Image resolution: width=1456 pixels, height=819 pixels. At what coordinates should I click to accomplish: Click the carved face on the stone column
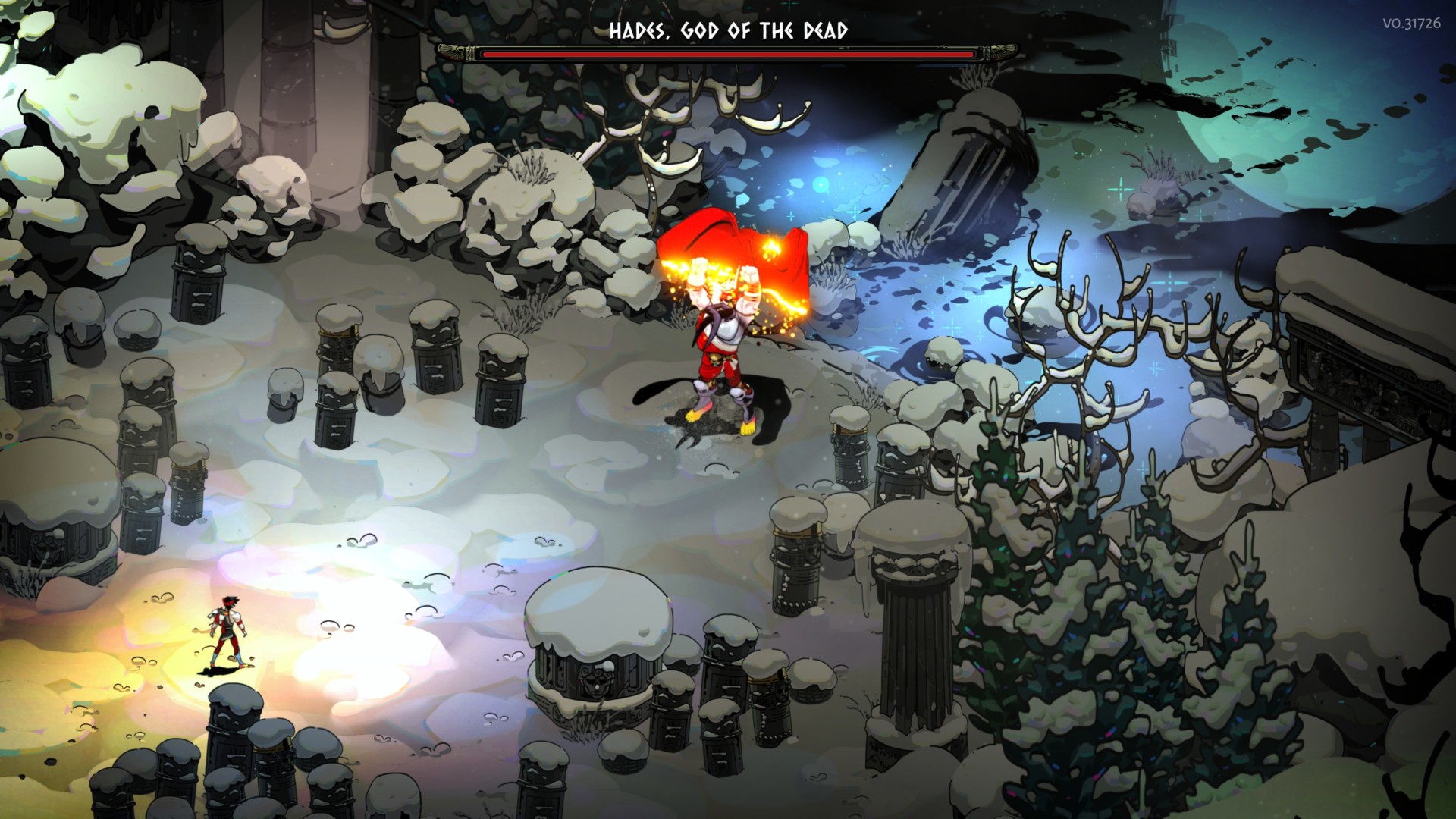(595, 684)
